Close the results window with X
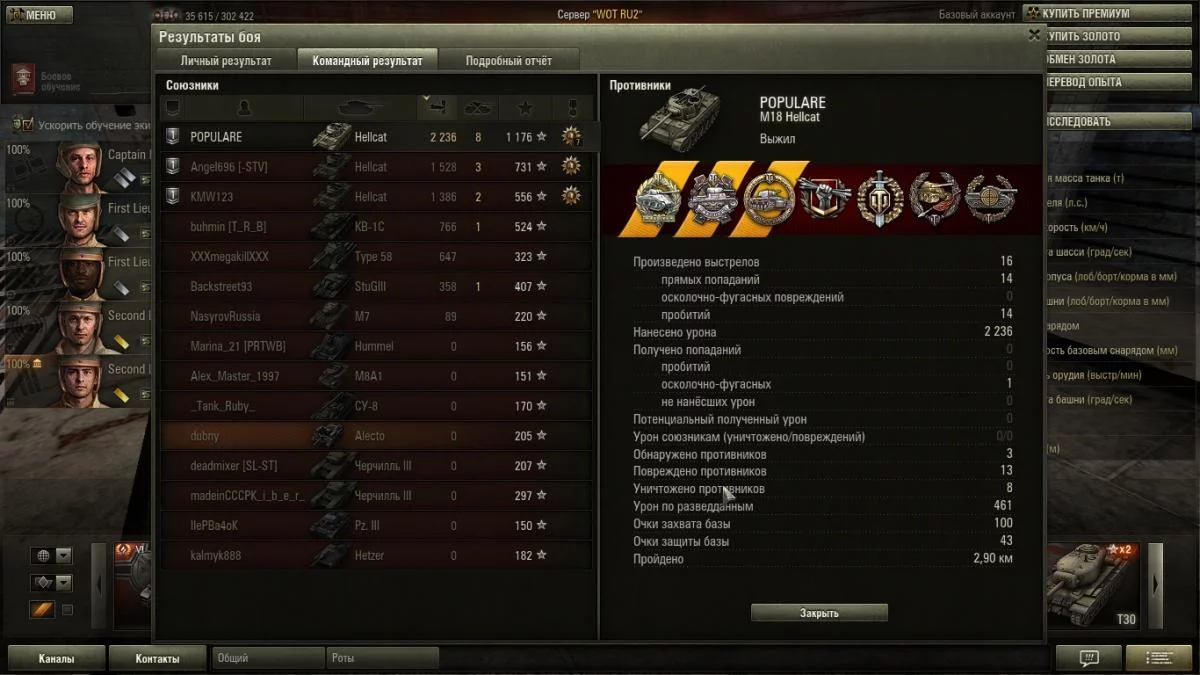This screenshot has width=1200, height=675. pos(1034,35)
